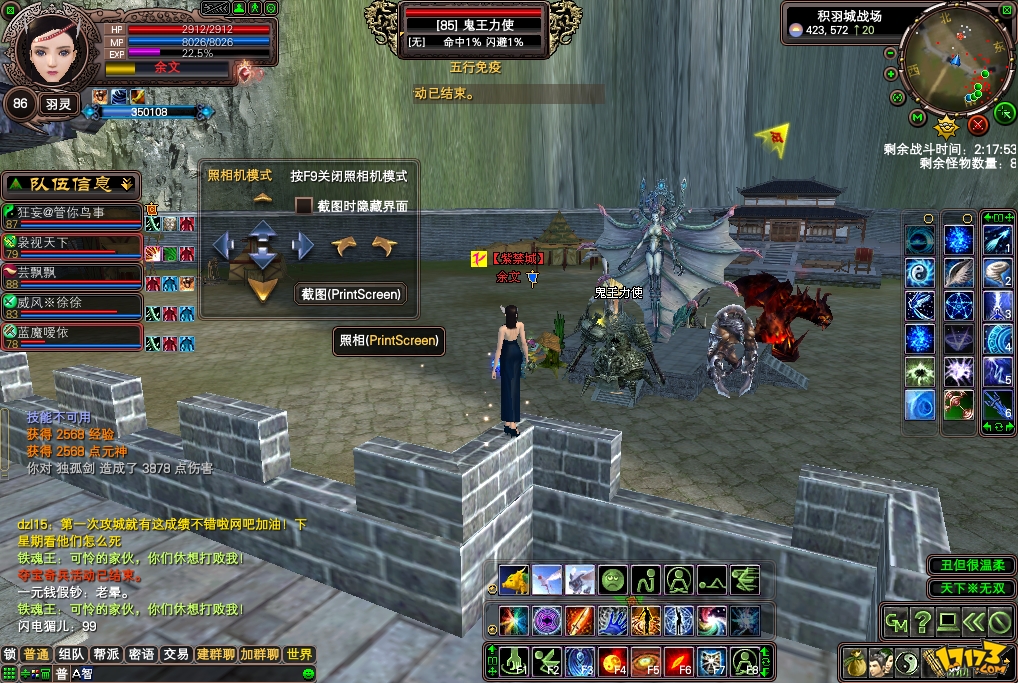Screen dimensions: 1018x683
Task: Click the red crossed-swords PK button
Action: click(978, 124)
